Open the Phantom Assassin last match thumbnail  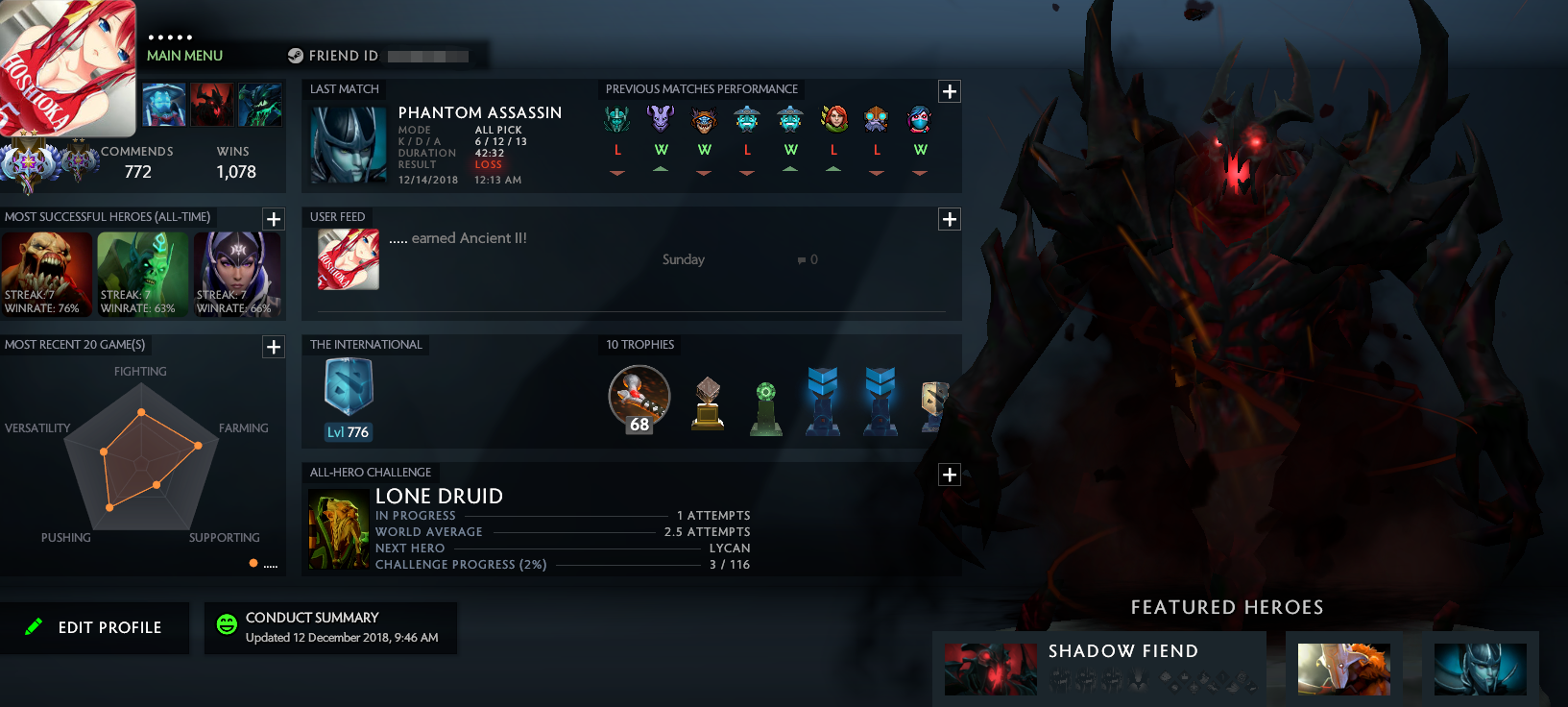pos(348,144)
